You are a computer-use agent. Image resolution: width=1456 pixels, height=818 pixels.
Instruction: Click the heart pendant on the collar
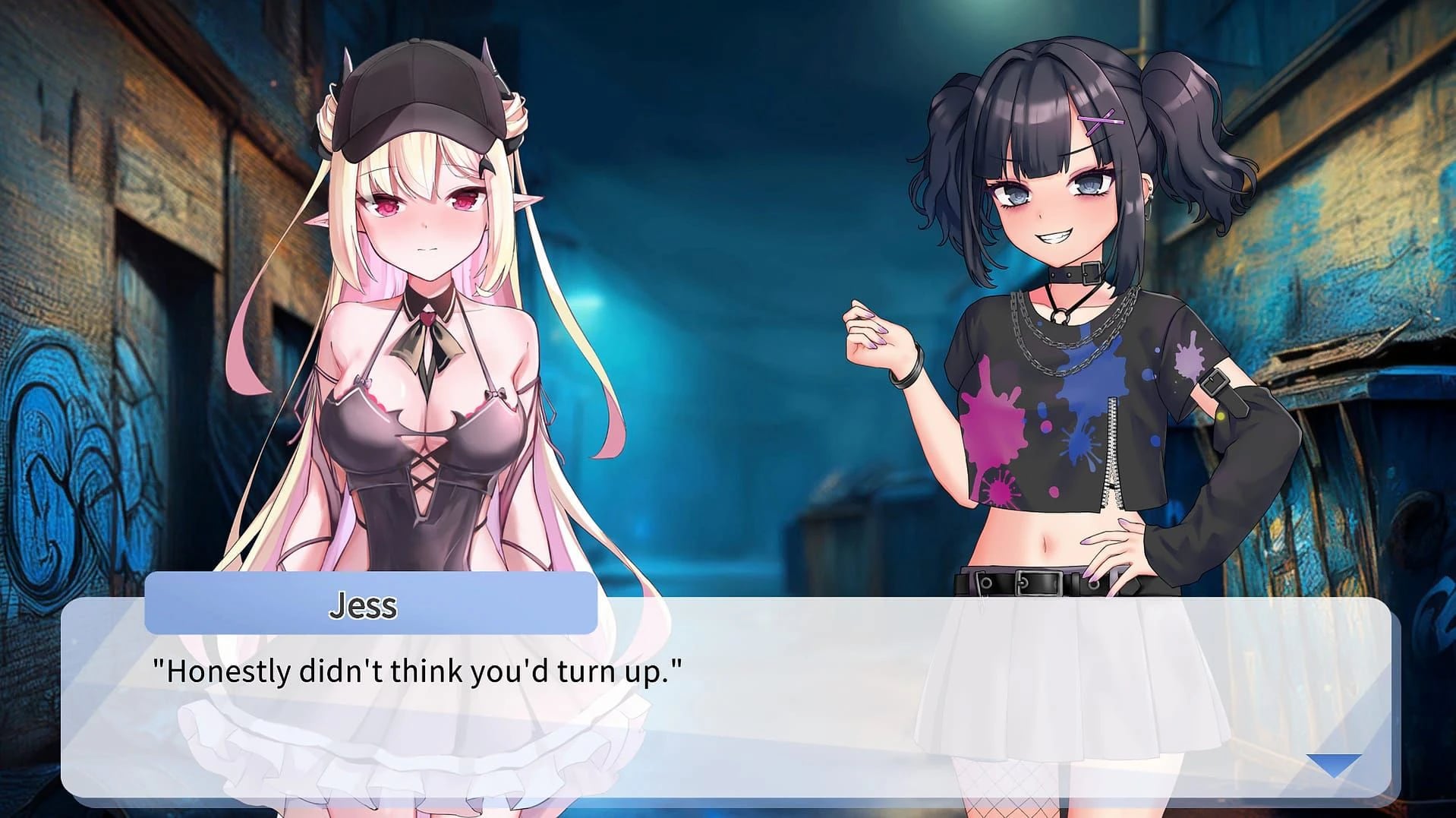(x=430, y=317)
